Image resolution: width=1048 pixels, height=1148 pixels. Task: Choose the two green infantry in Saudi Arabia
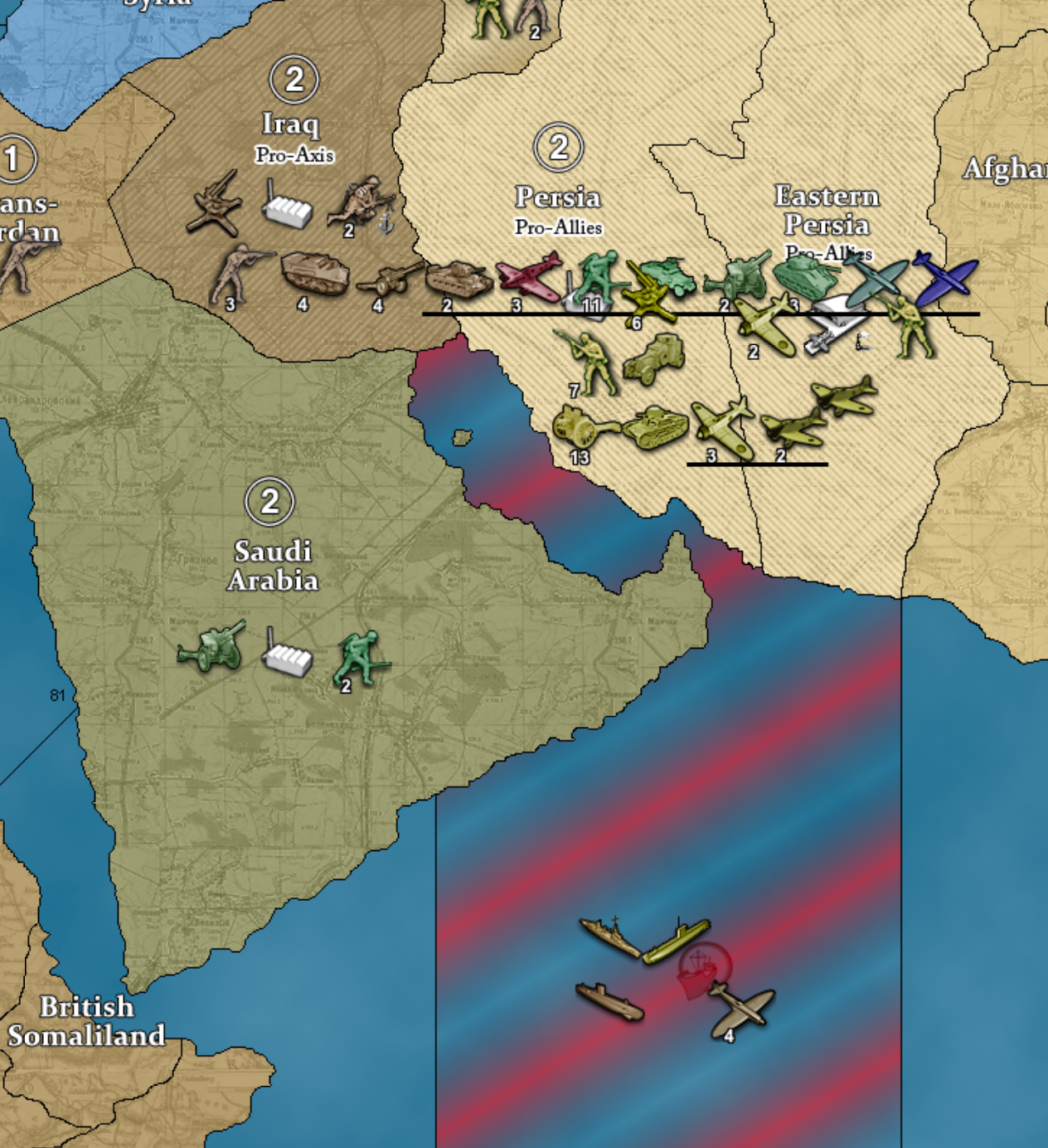361,657
